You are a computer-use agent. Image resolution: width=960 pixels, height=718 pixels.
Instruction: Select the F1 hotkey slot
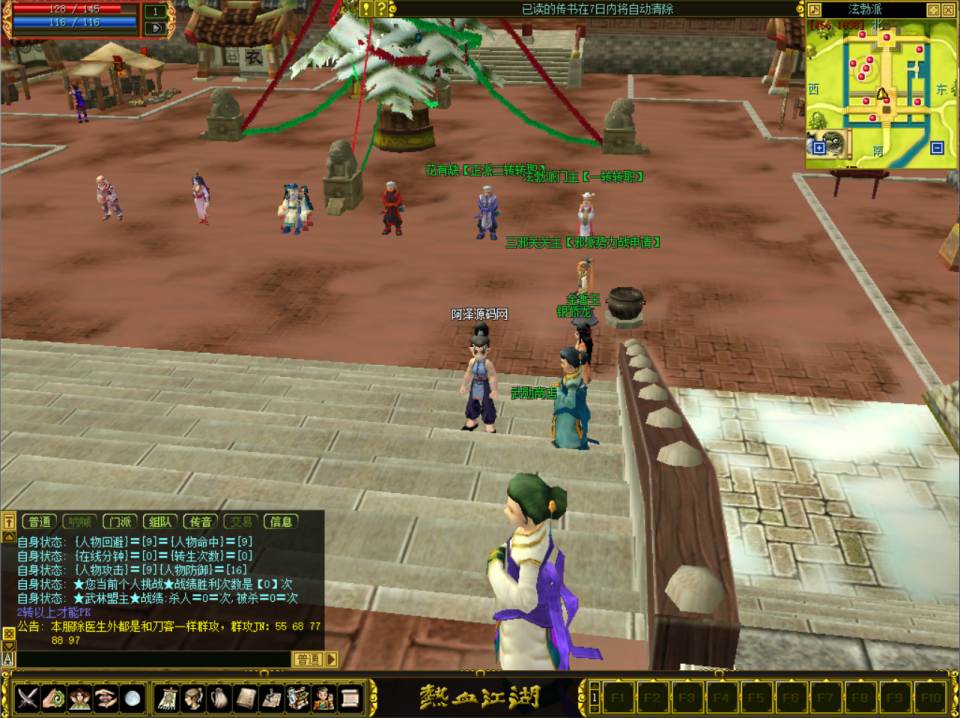click(617, 696)
